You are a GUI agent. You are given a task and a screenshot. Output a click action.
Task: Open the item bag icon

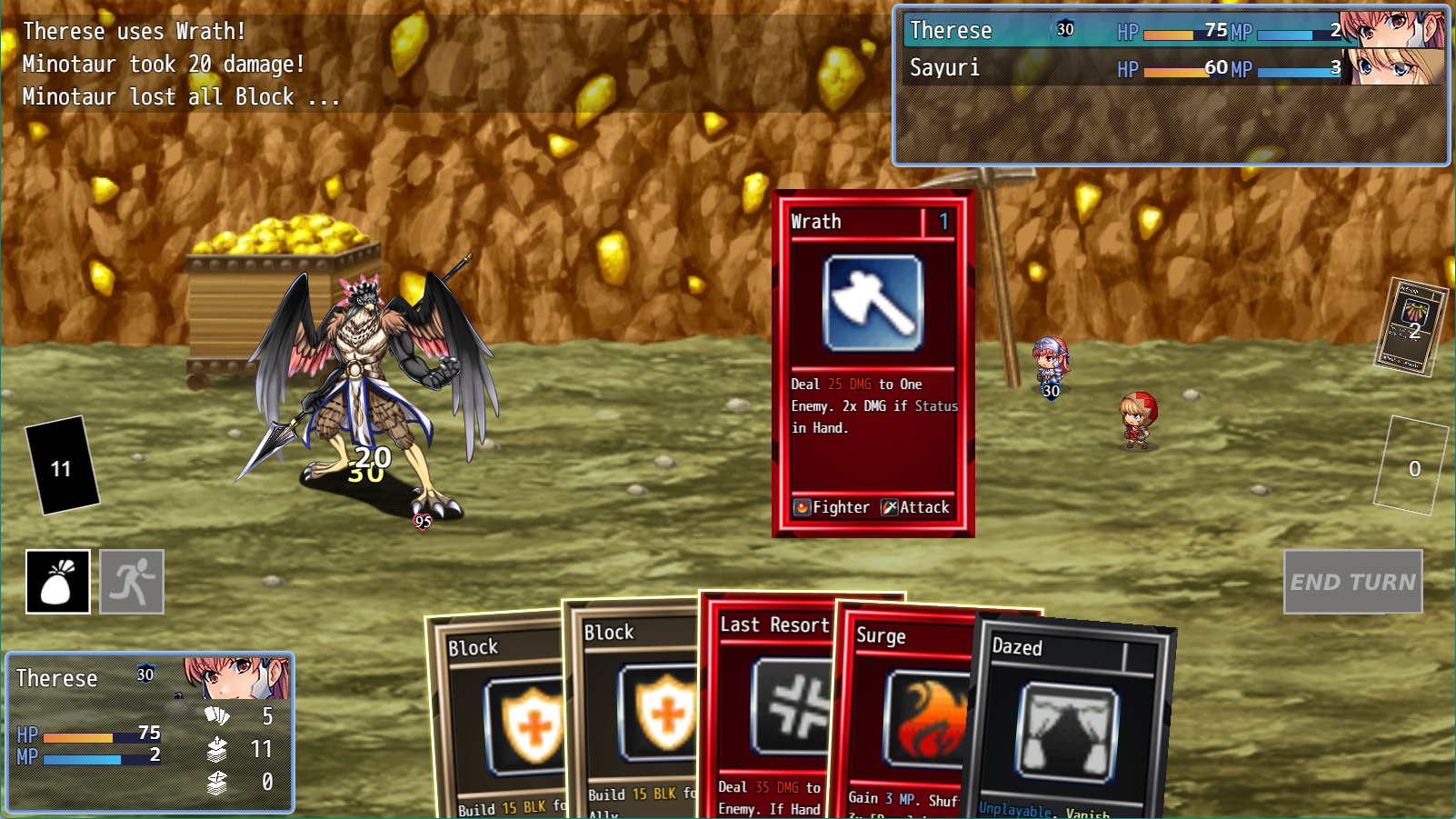click(57, 581)
